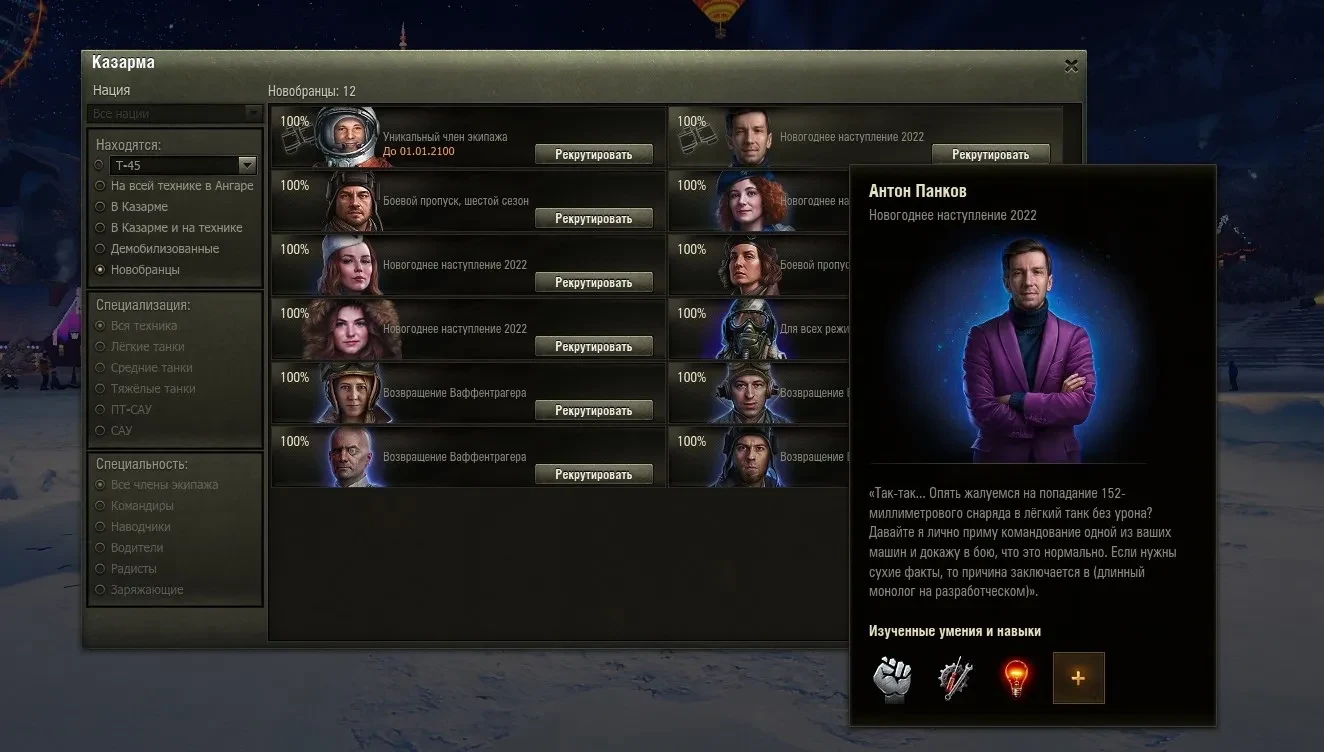Image resolution: width=1324 pixels, height=752 pixels.
Task: Open the Все нации nation dropdown
Action: coord(175,114)
